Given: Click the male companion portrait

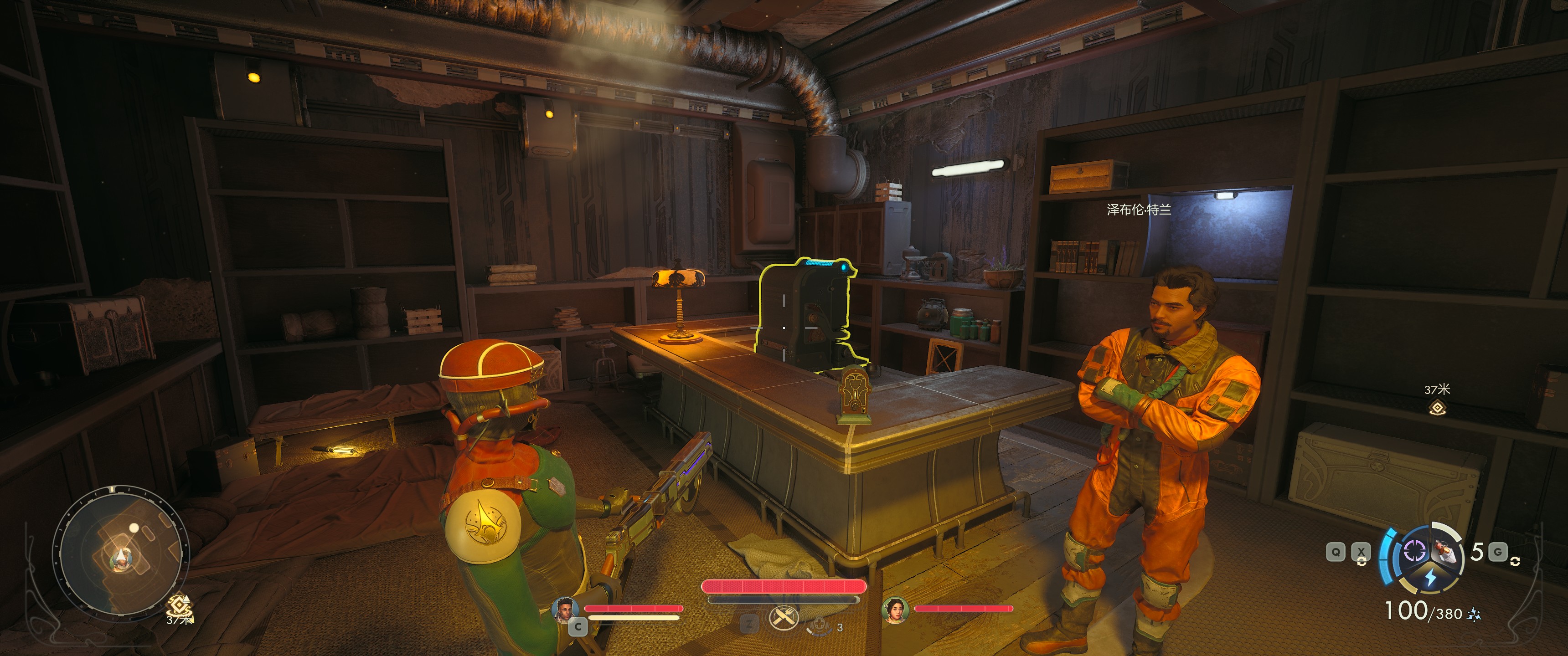Looking at the screenshot, I should point(564,609).
